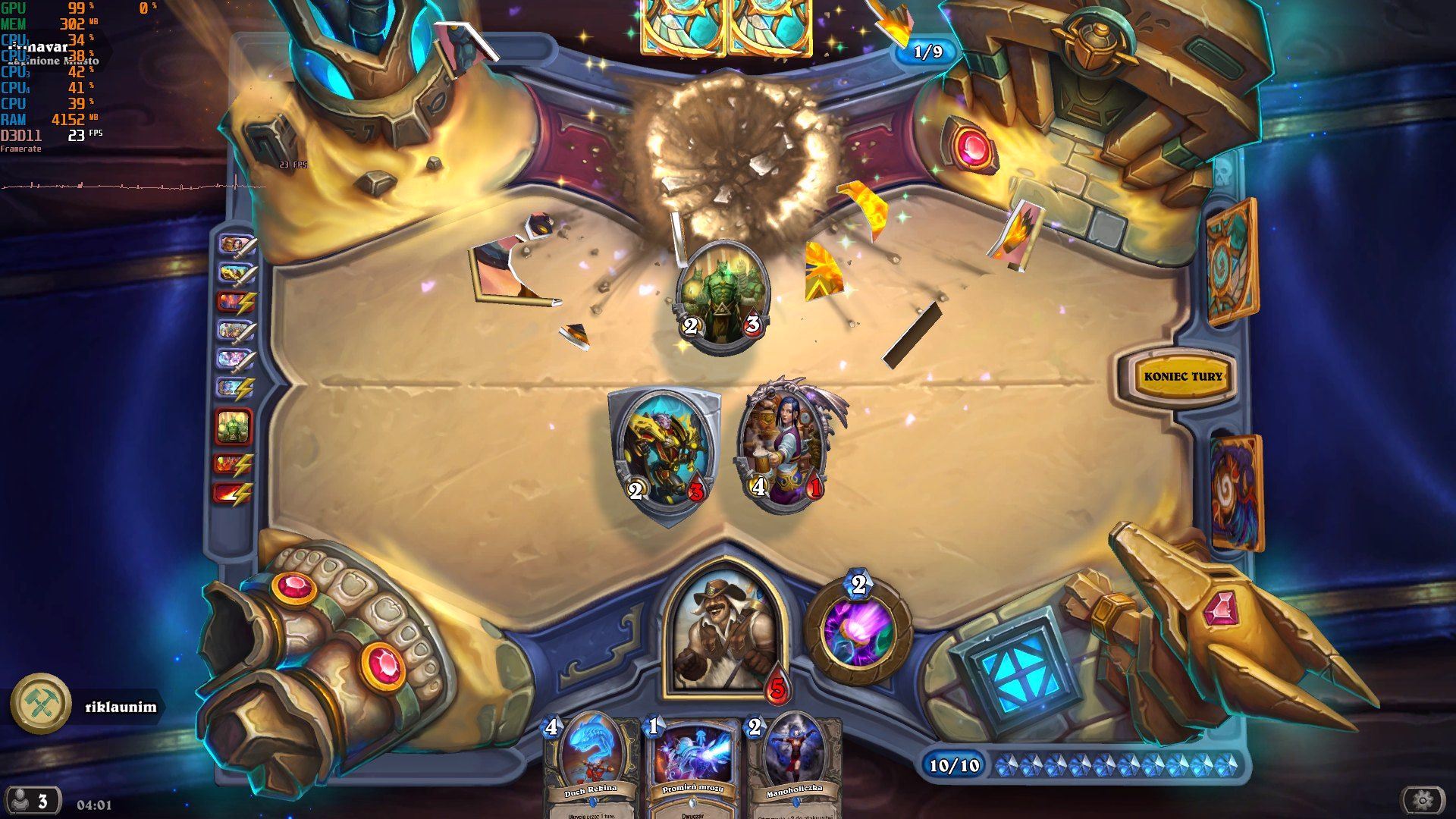Target the enemy green 2/3 minion
The image size is (1456, 819).
722,297
